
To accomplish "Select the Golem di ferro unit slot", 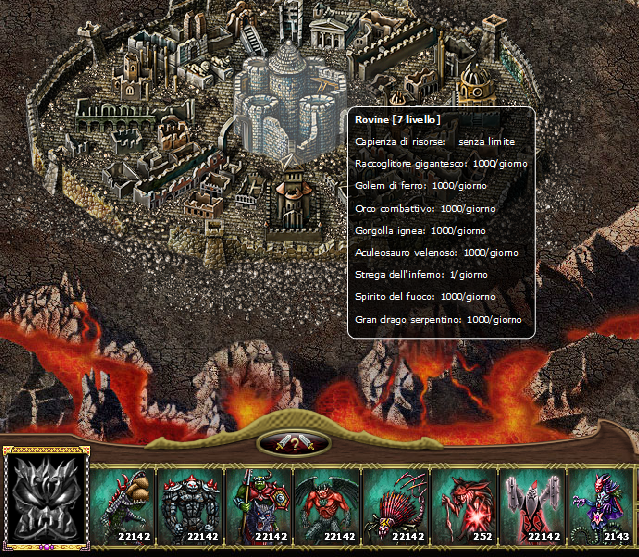I will coord(191,506).
